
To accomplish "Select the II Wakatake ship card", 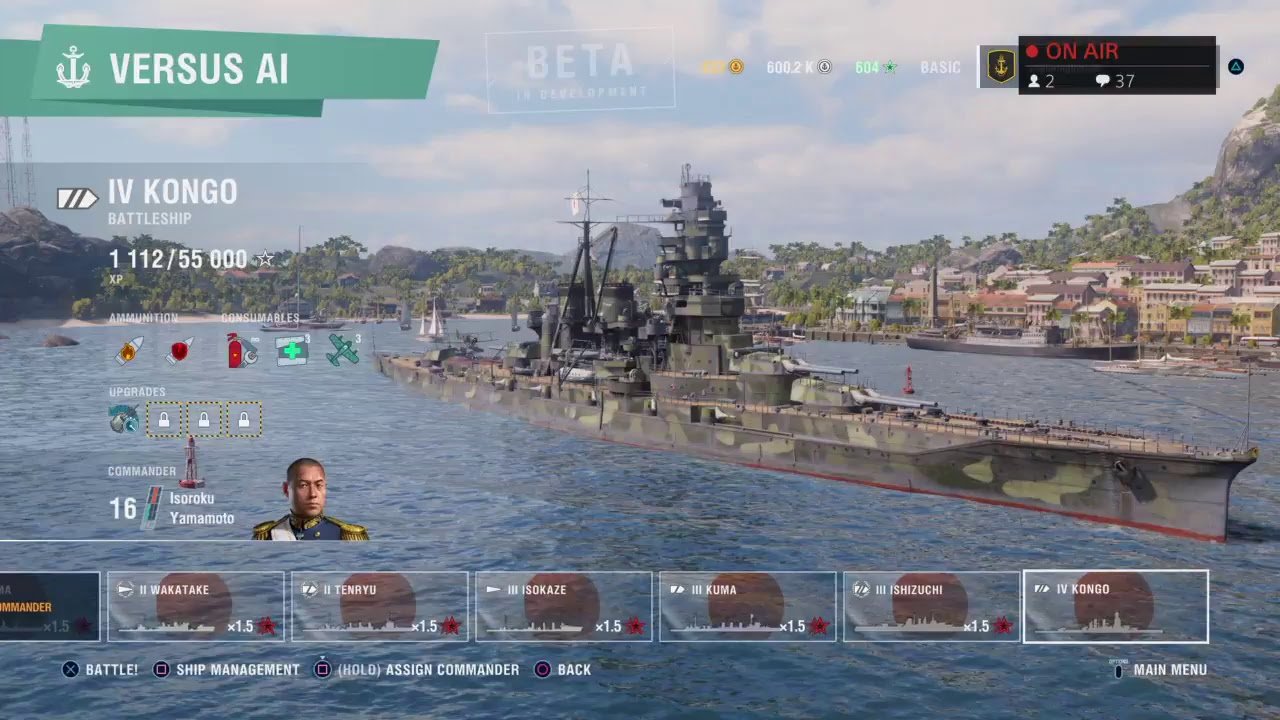I will coord(195,606).
